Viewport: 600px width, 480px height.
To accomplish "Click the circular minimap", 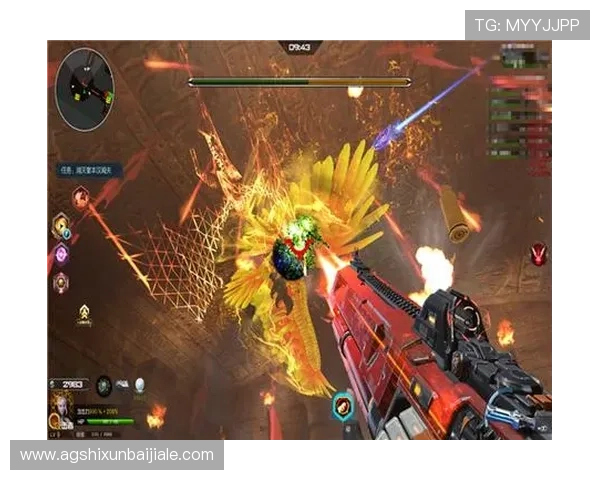I will 85,90.
